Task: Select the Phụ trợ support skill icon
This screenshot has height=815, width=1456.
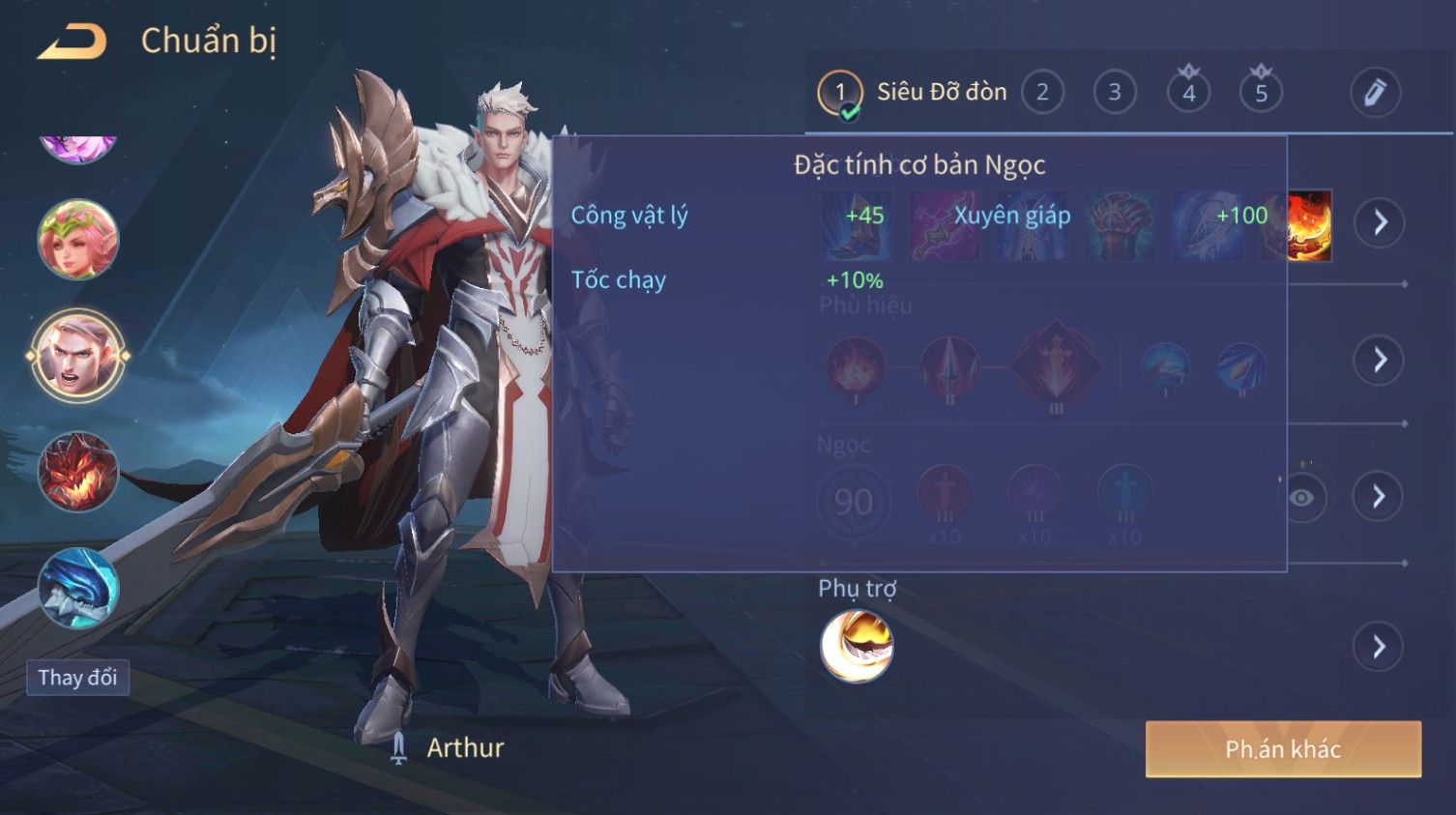Action: coord(856,646)
